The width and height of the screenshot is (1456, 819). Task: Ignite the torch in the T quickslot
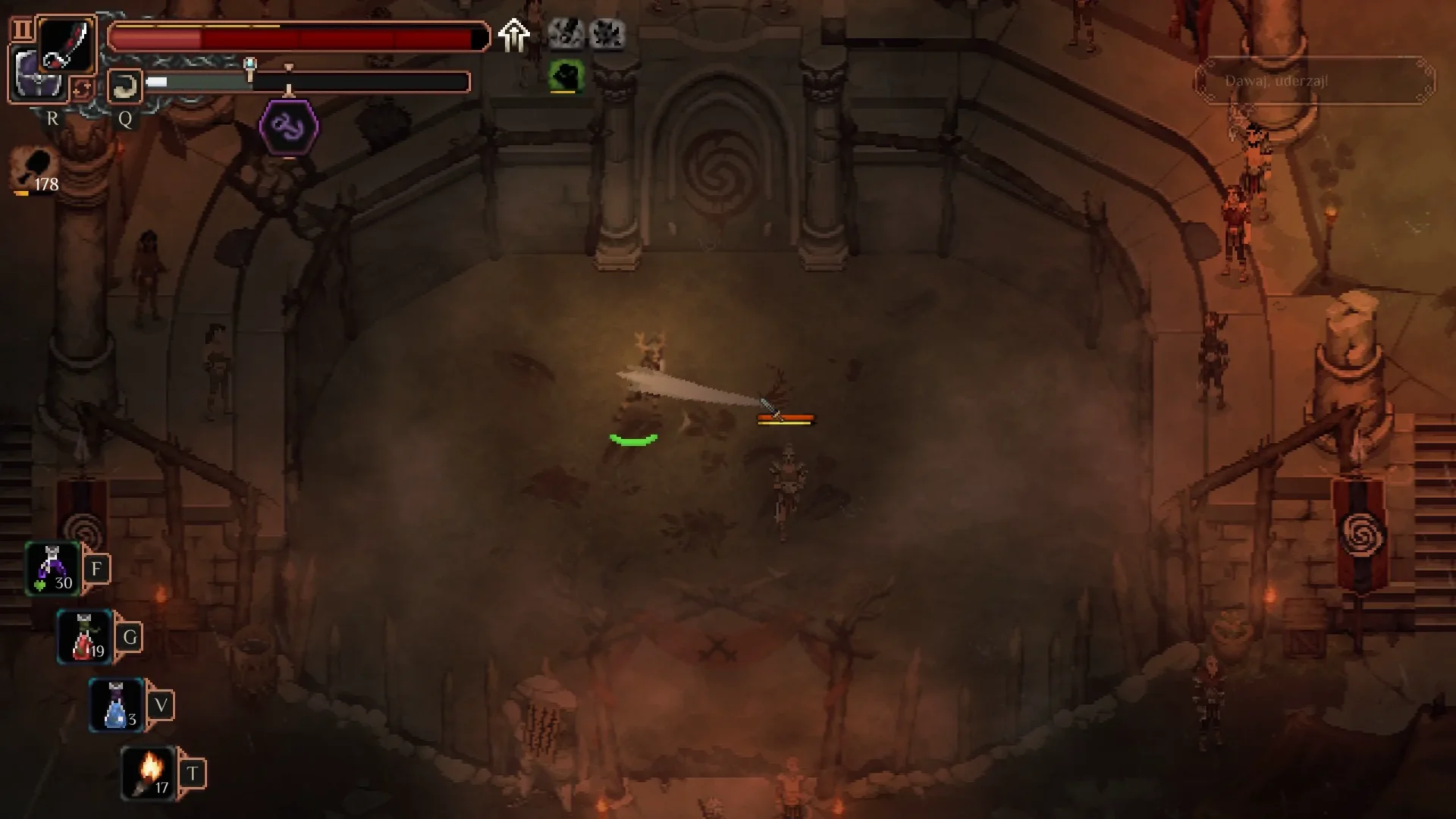[x=149, y=771]
